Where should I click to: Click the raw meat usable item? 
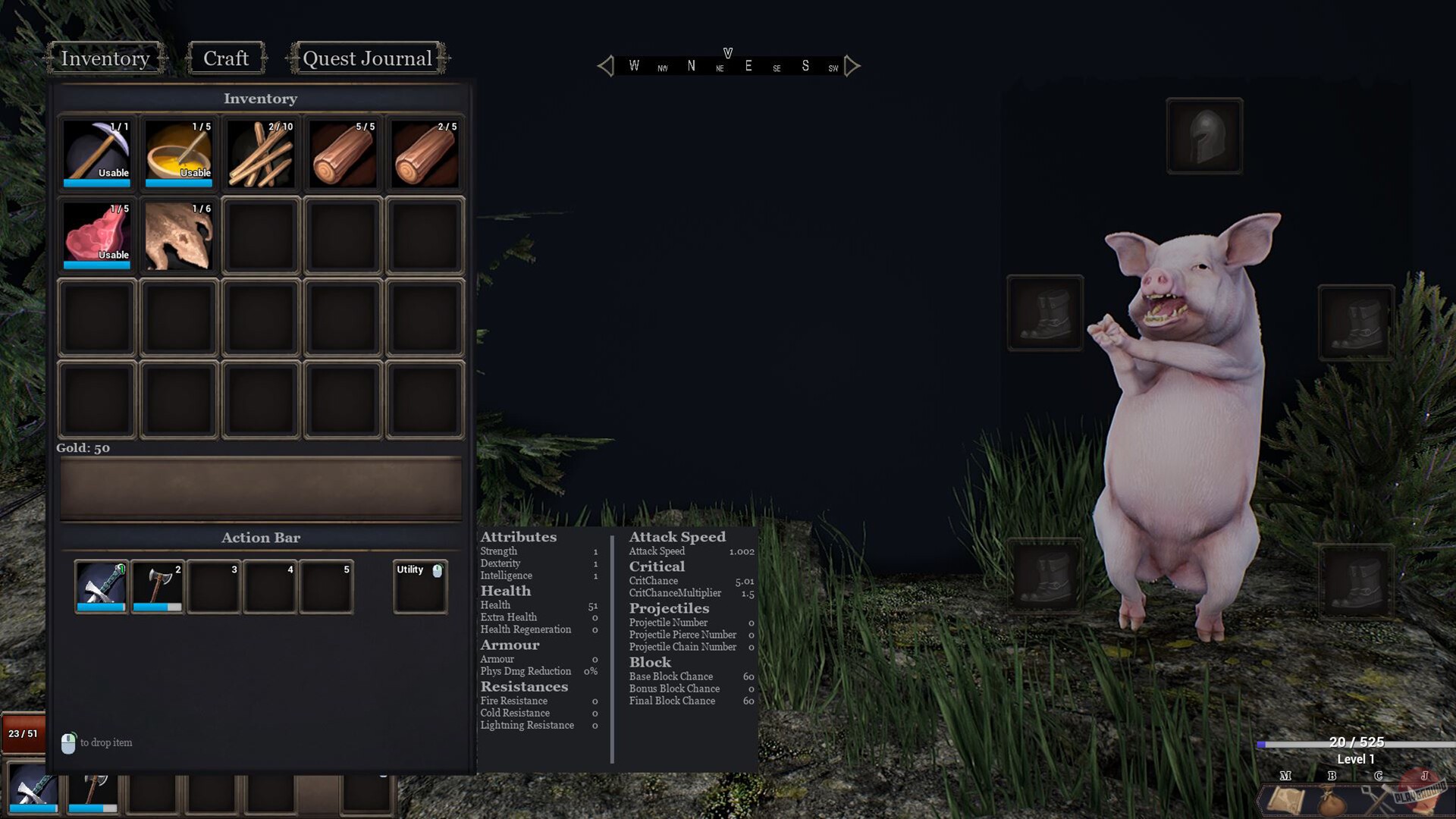tap(96, 236)
